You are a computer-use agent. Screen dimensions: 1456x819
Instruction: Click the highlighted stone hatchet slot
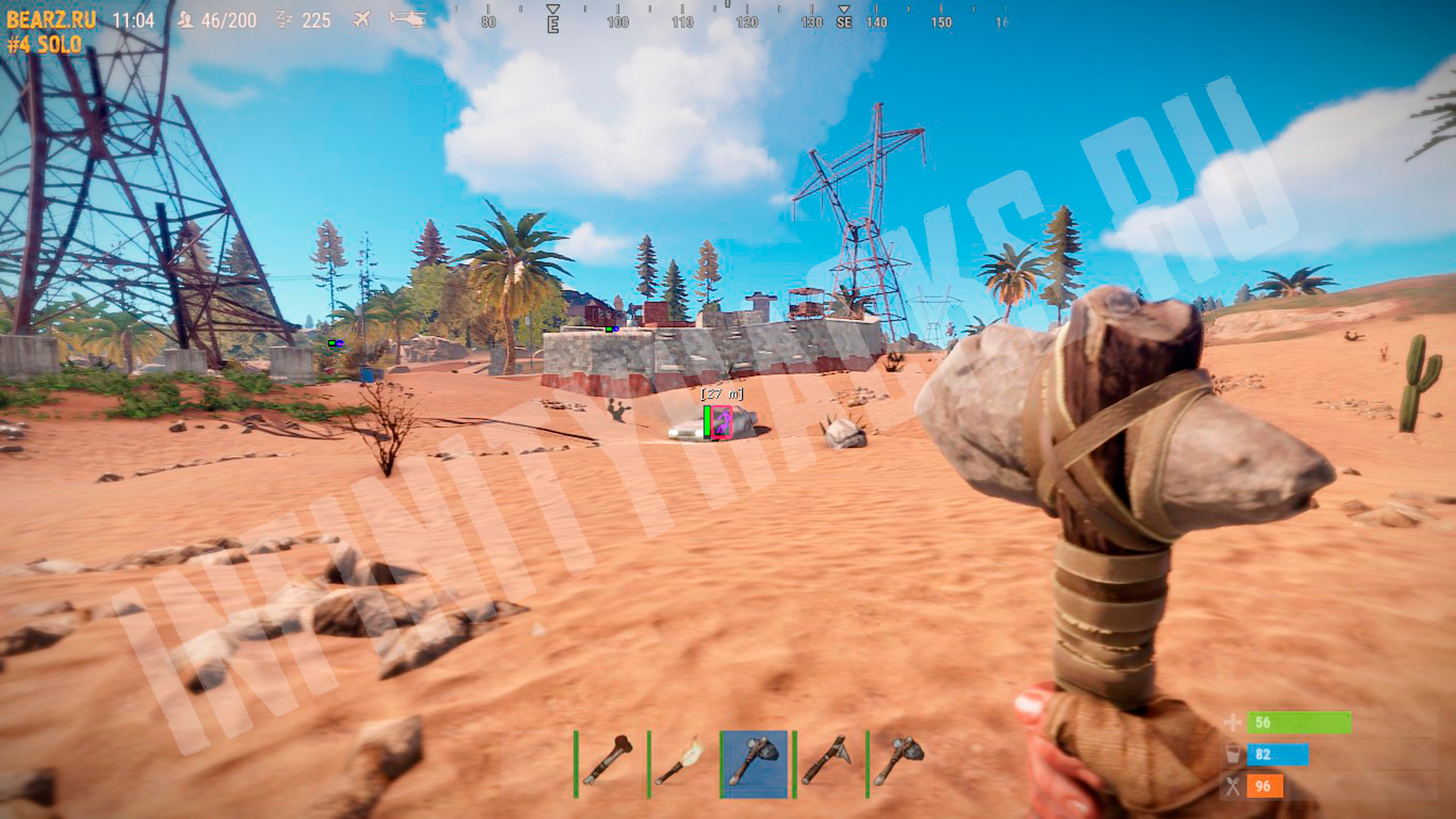click(755, 762)
